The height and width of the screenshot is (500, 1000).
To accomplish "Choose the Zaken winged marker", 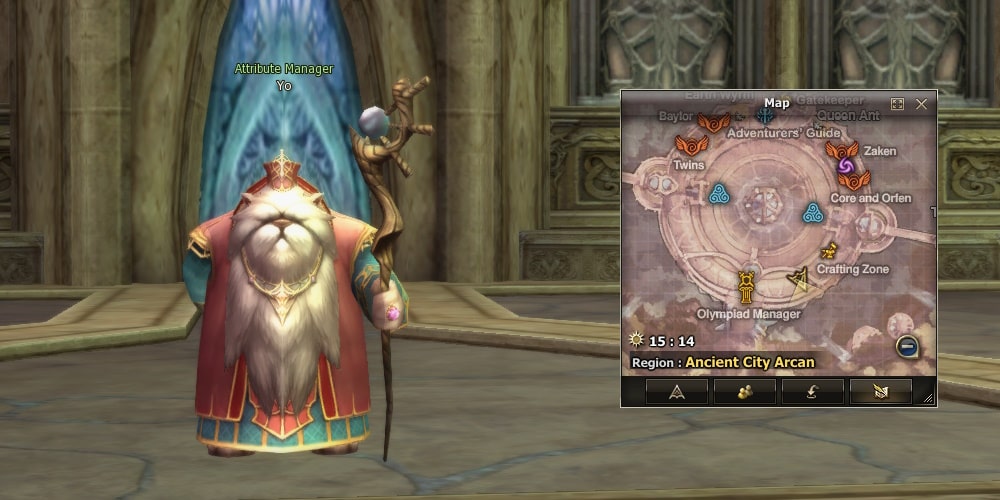I will click(842, 150).
